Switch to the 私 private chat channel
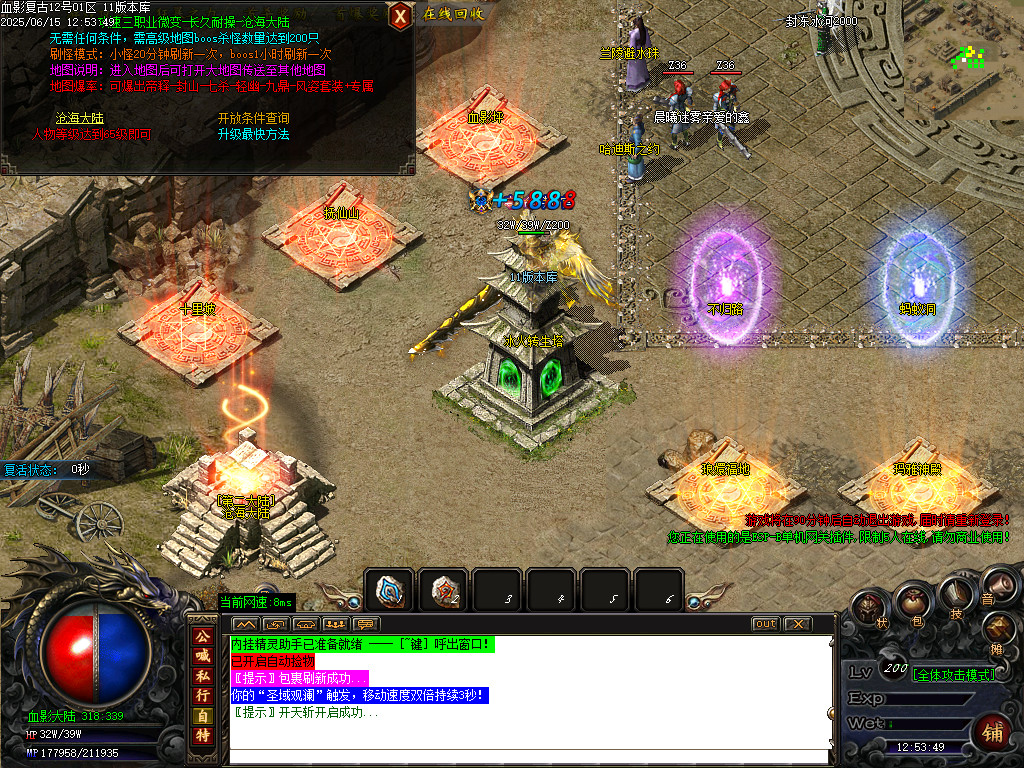The image size is (1024, 768). pyautogui.click(x=203, y=675)
